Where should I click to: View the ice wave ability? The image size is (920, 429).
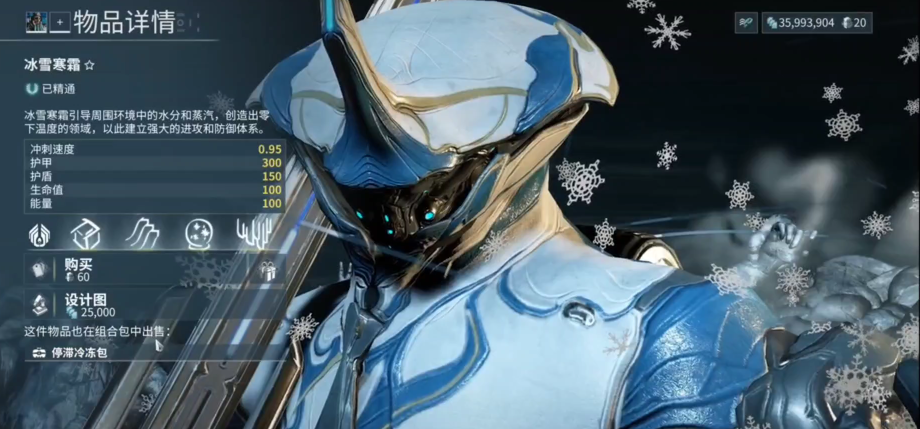[x=142, y=234]
